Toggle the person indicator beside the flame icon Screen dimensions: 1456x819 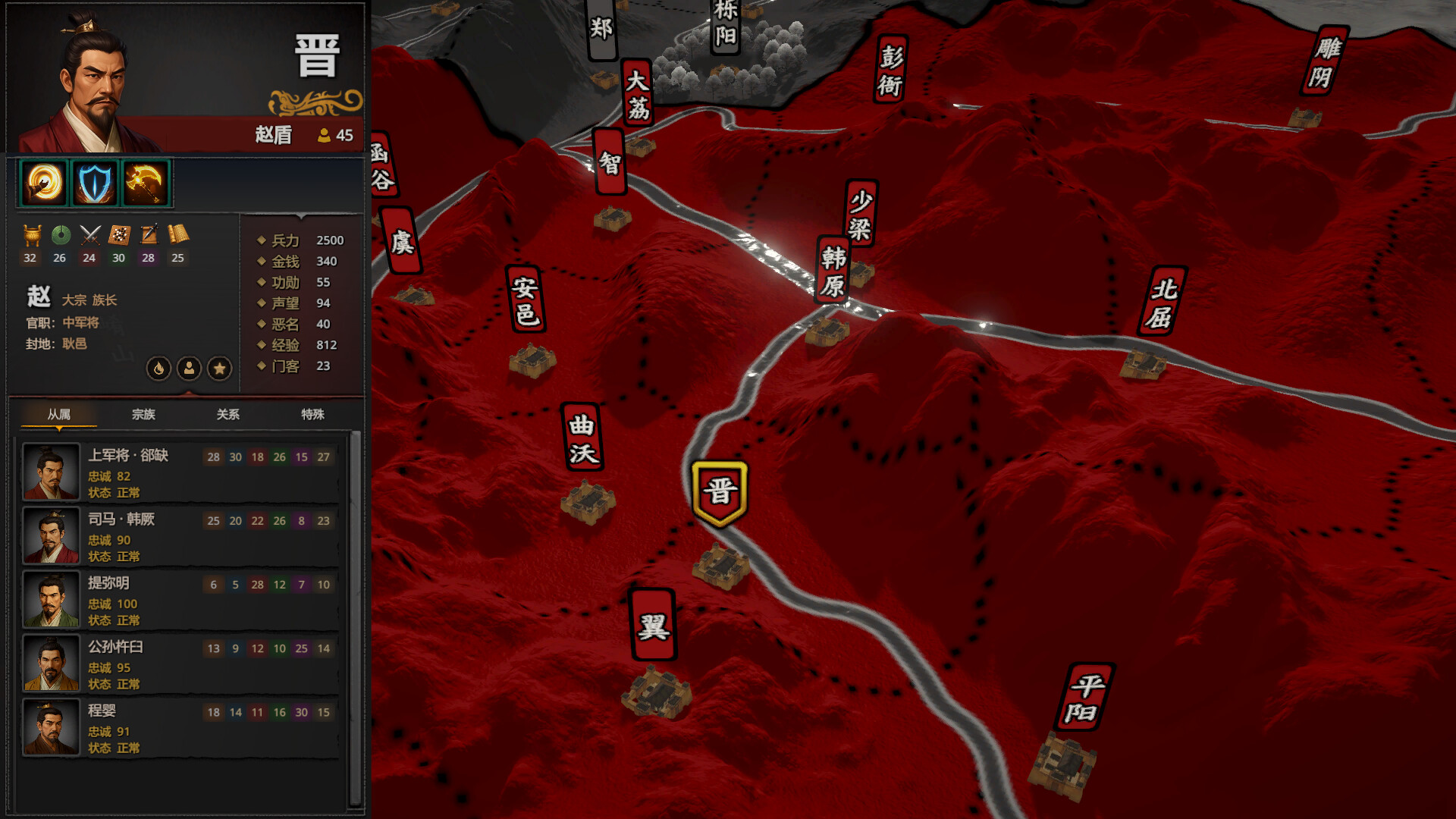(x=188, y=369)
